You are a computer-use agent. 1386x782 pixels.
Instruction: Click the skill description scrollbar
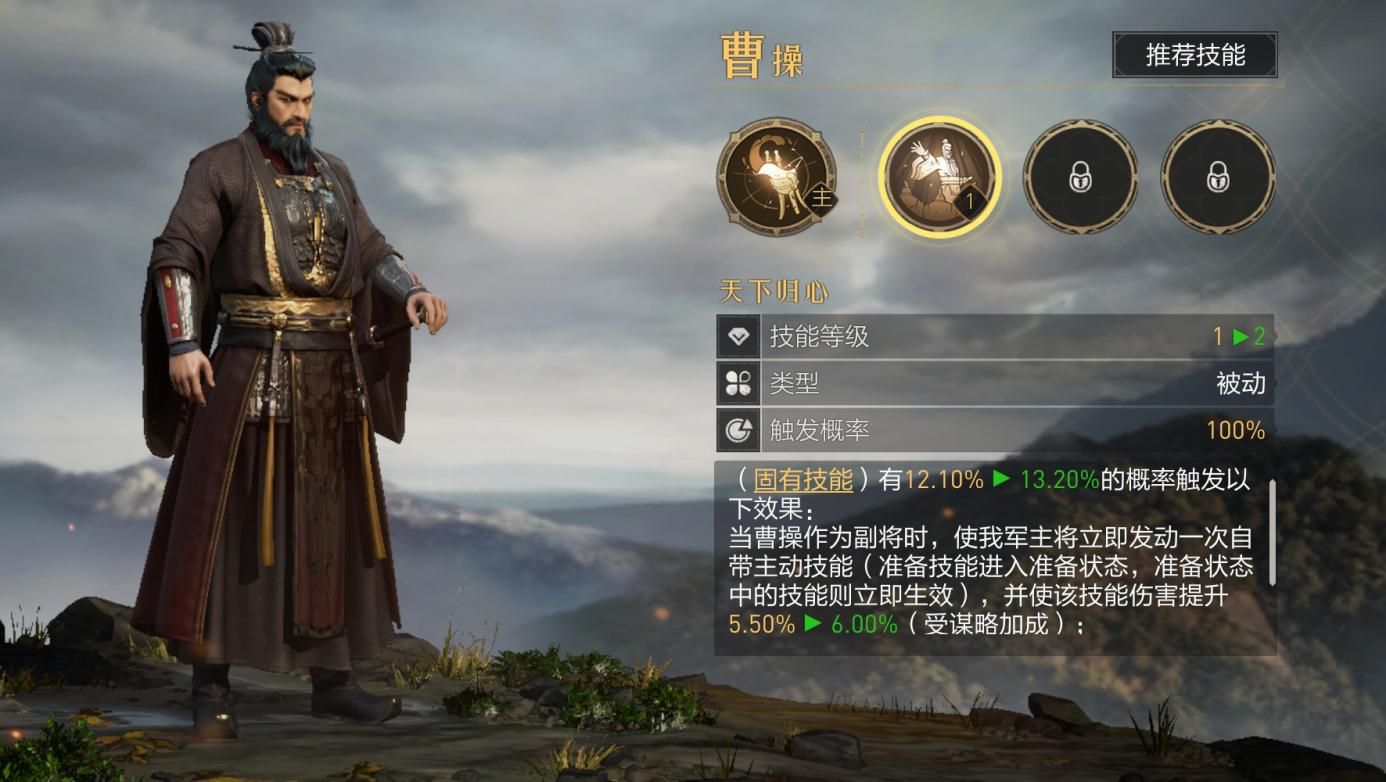(x=1272, y=532)
